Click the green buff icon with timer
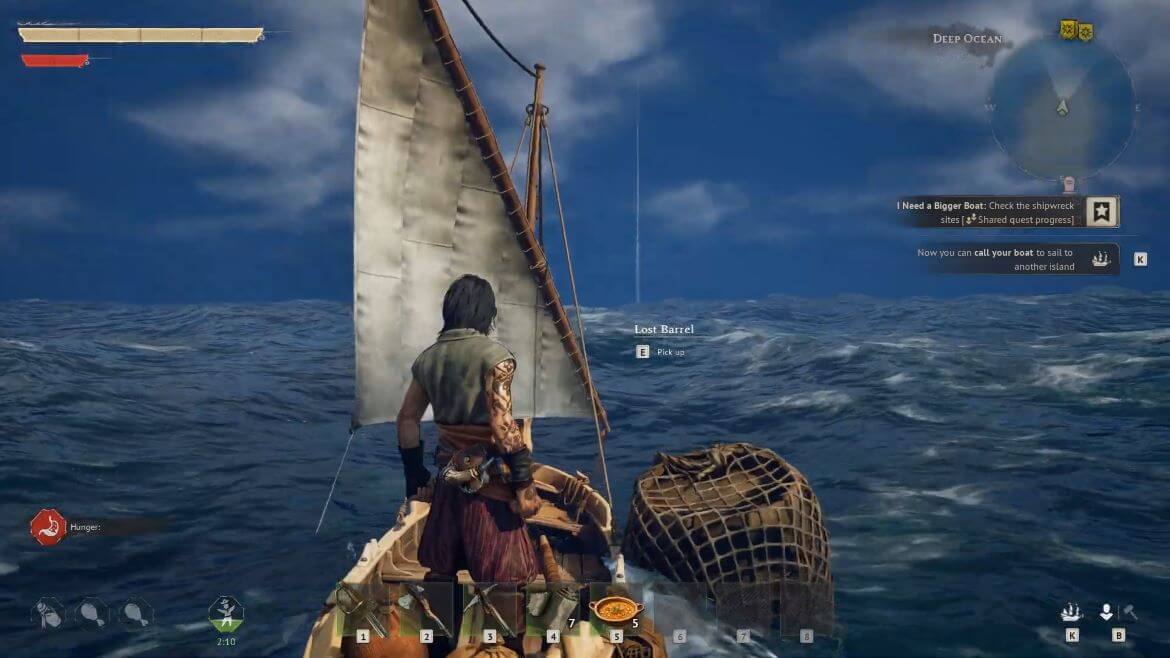1170x658 pixels. 226,612
